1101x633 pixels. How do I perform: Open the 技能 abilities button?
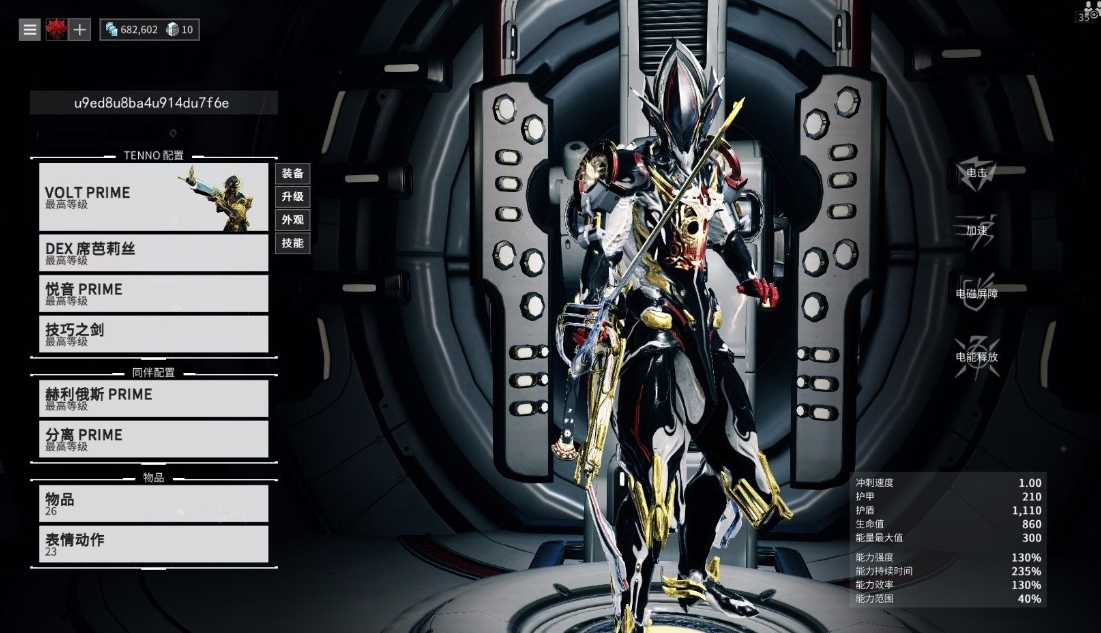tap(293, 243)
